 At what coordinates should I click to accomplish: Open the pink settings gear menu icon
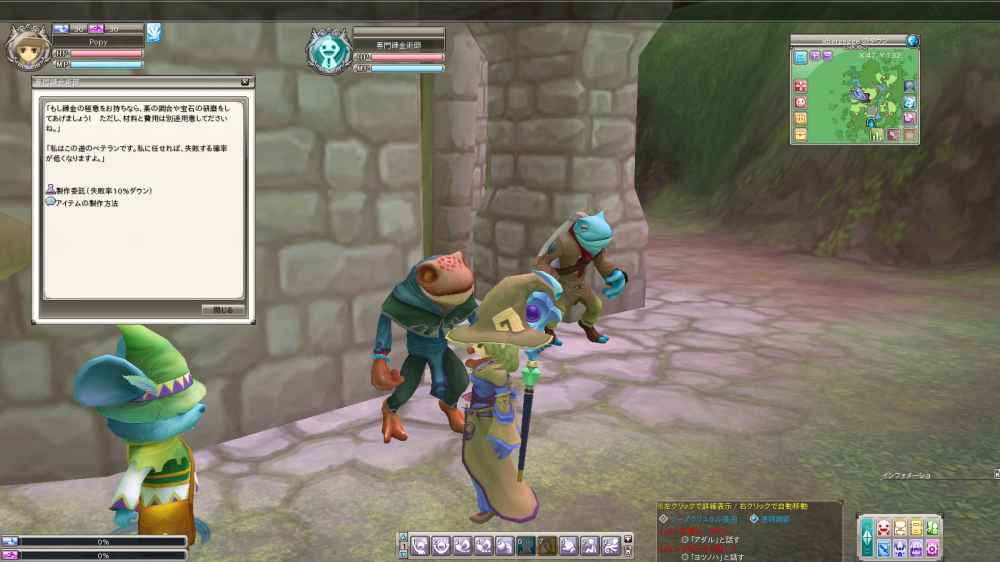point(932,548)
